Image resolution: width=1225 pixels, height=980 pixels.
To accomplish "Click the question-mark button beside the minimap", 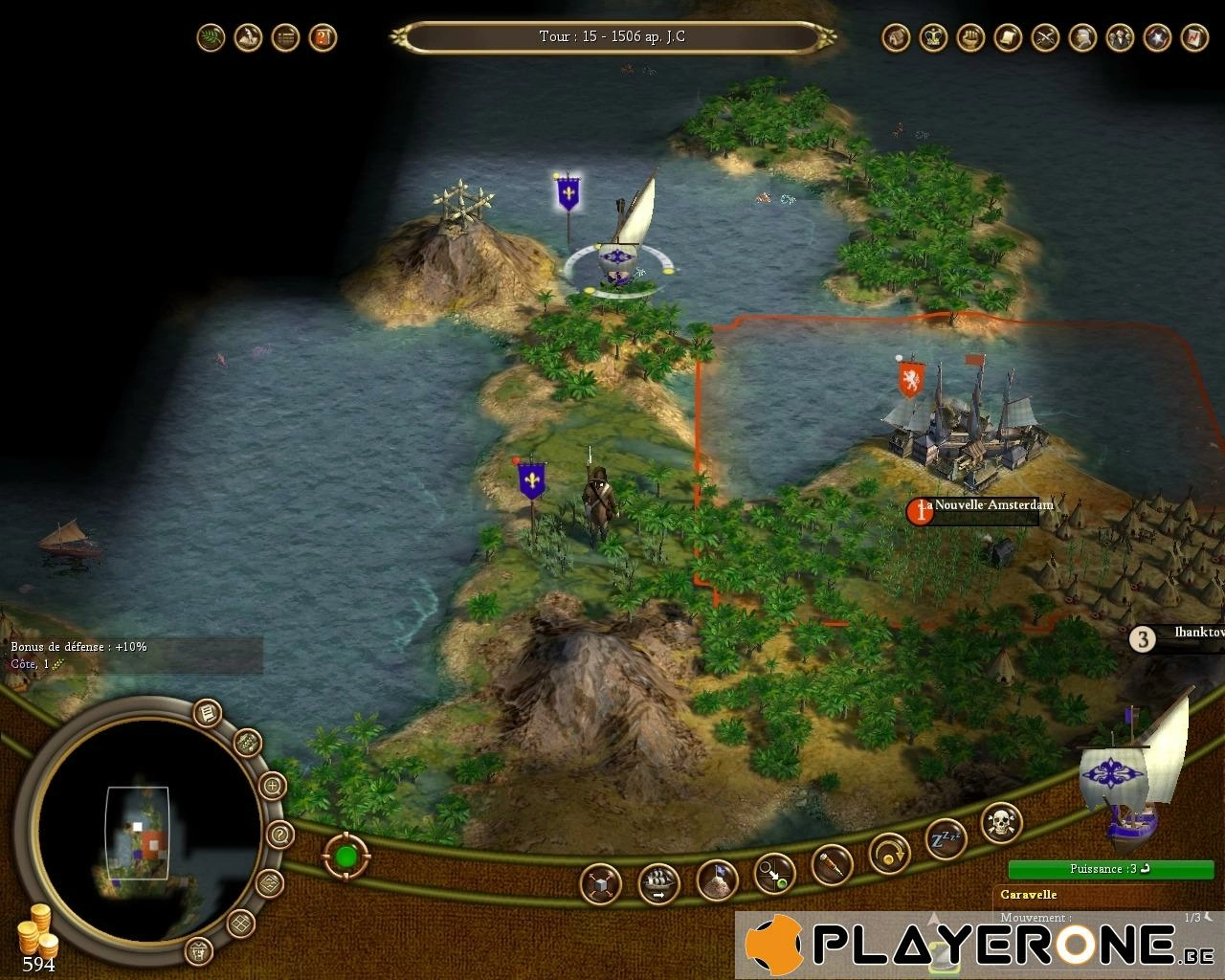I will [278, 835].
